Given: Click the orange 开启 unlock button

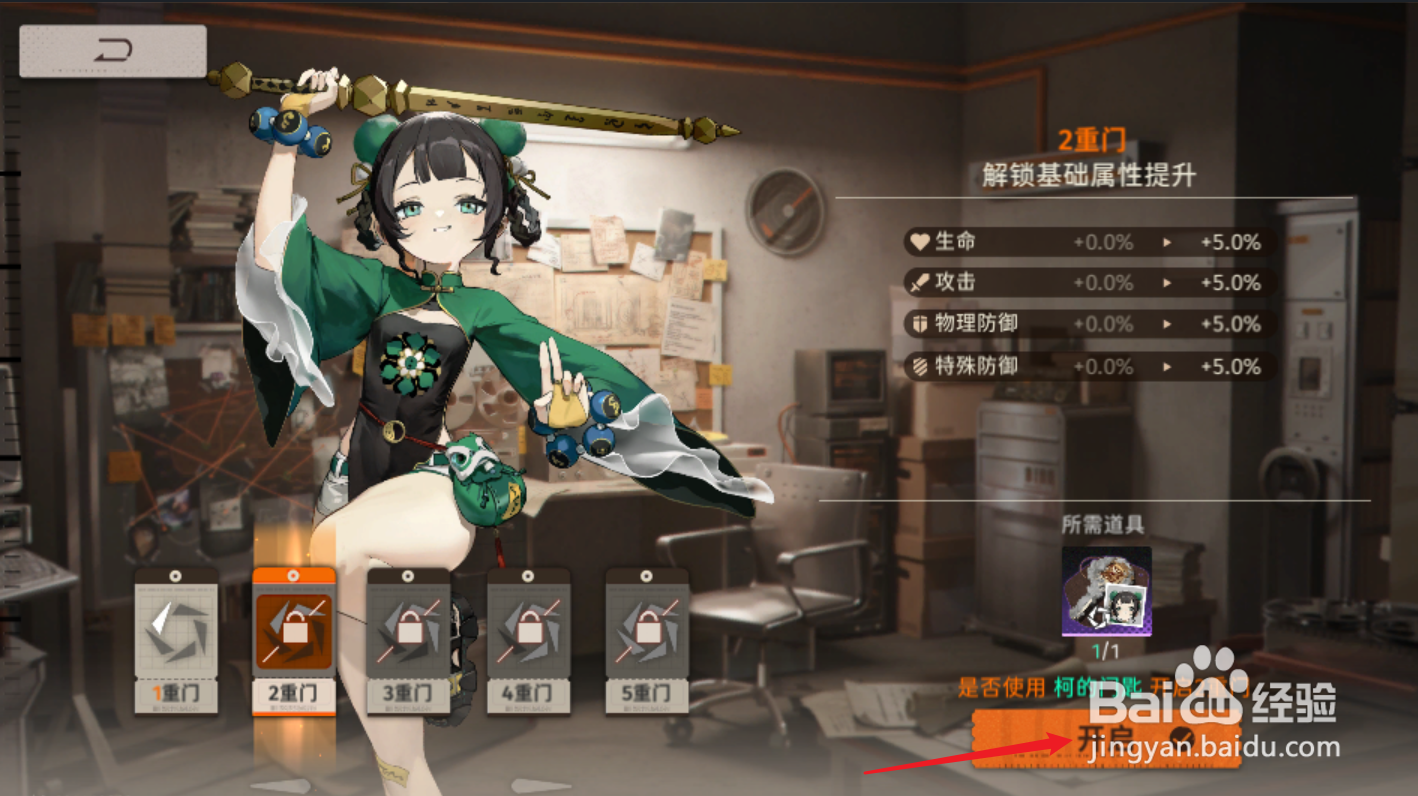Looking at the screenshot, I should pos(1105,738).
